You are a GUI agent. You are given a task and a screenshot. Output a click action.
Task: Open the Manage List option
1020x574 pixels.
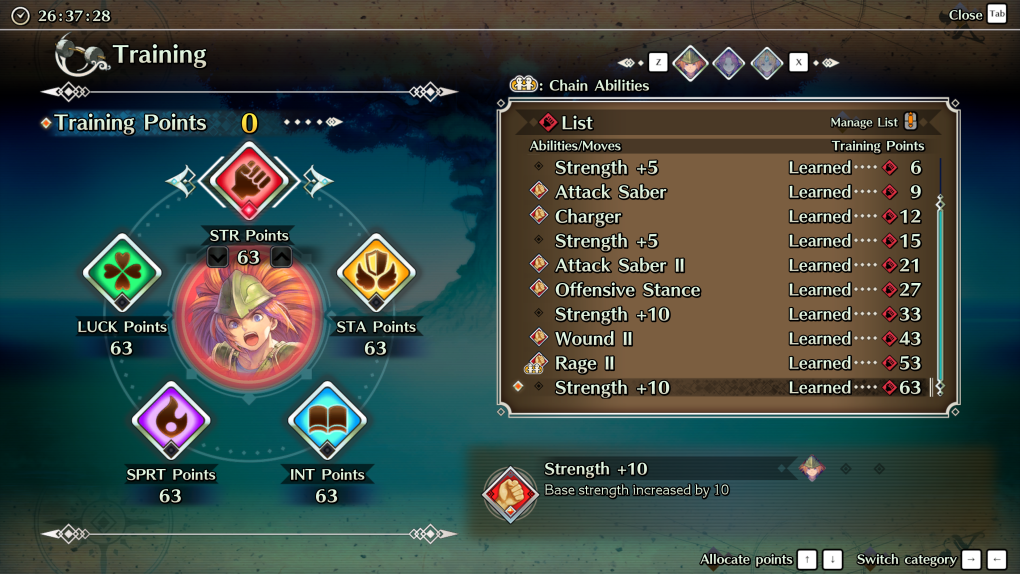pos(873,122)
